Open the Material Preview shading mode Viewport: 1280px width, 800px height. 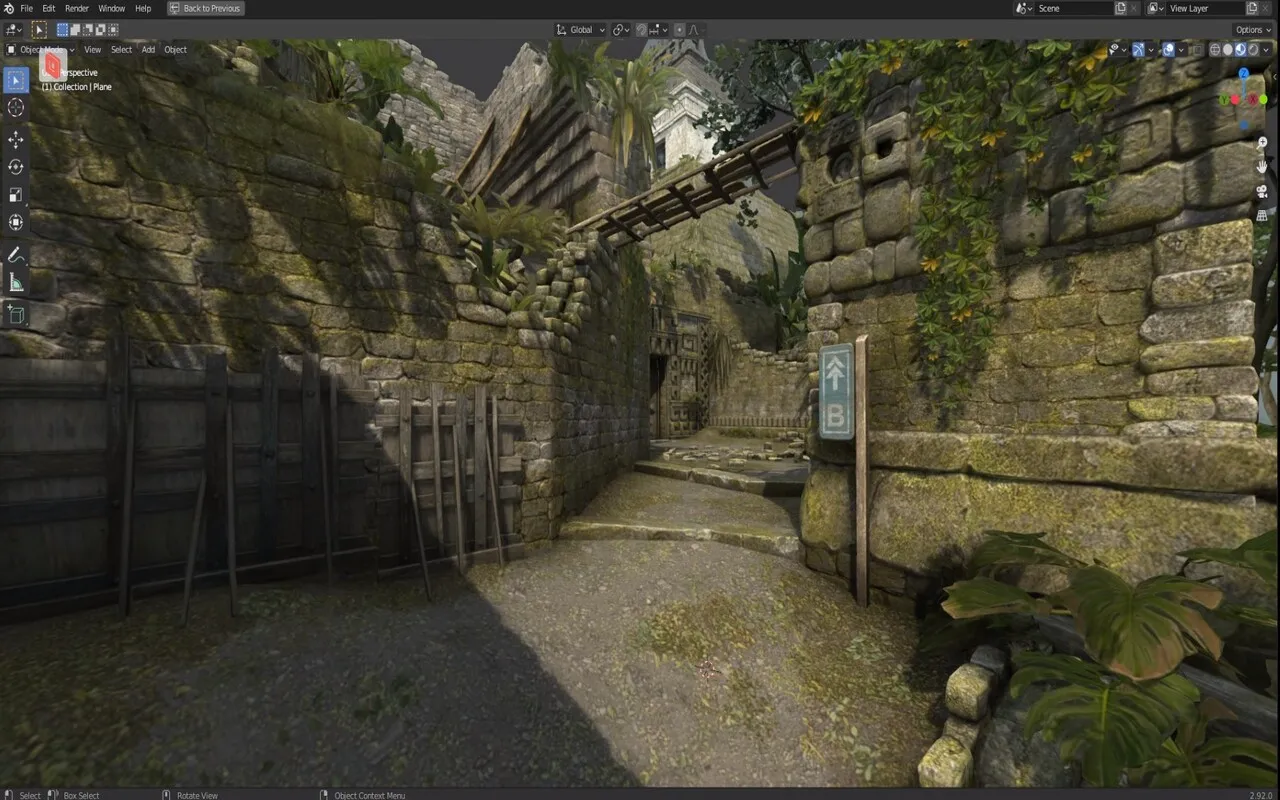tap(1238, 48)
